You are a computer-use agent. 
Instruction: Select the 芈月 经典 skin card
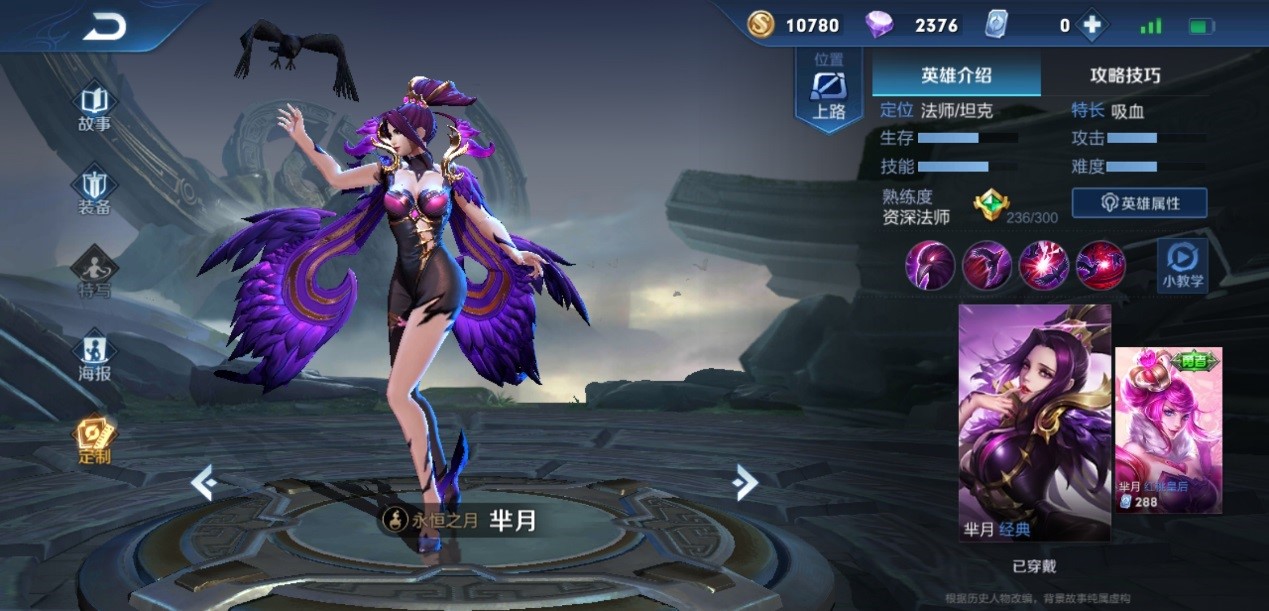coord(1034,422)
